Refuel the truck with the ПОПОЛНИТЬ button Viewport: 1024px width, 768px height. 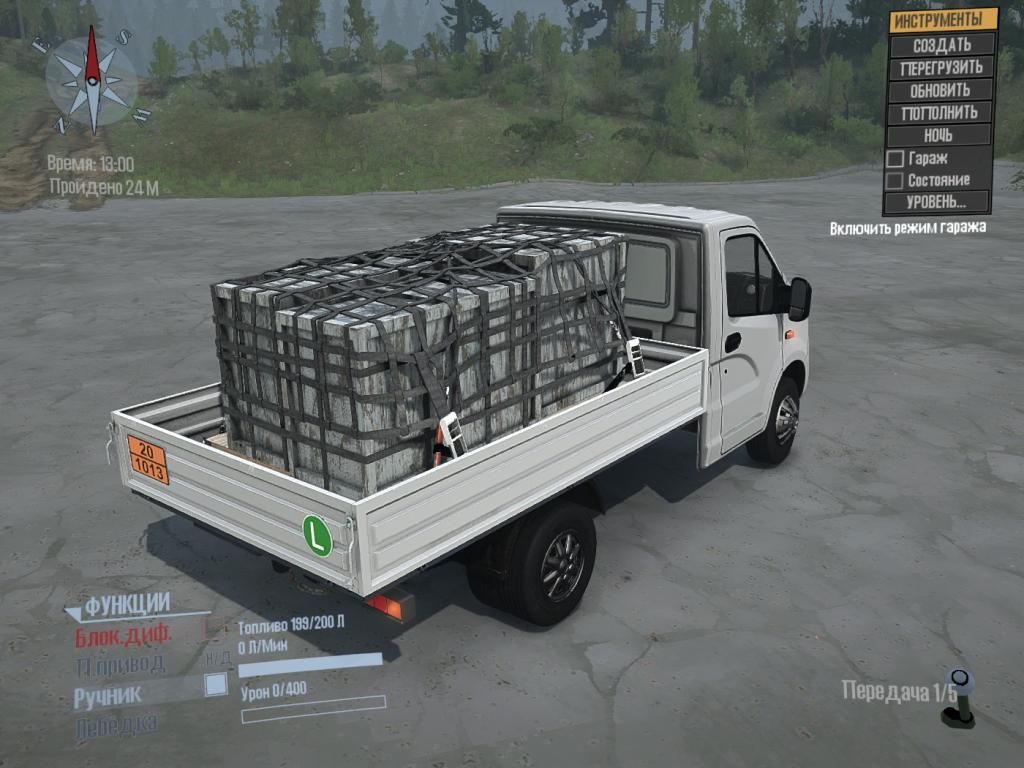[x=941, y=112]
